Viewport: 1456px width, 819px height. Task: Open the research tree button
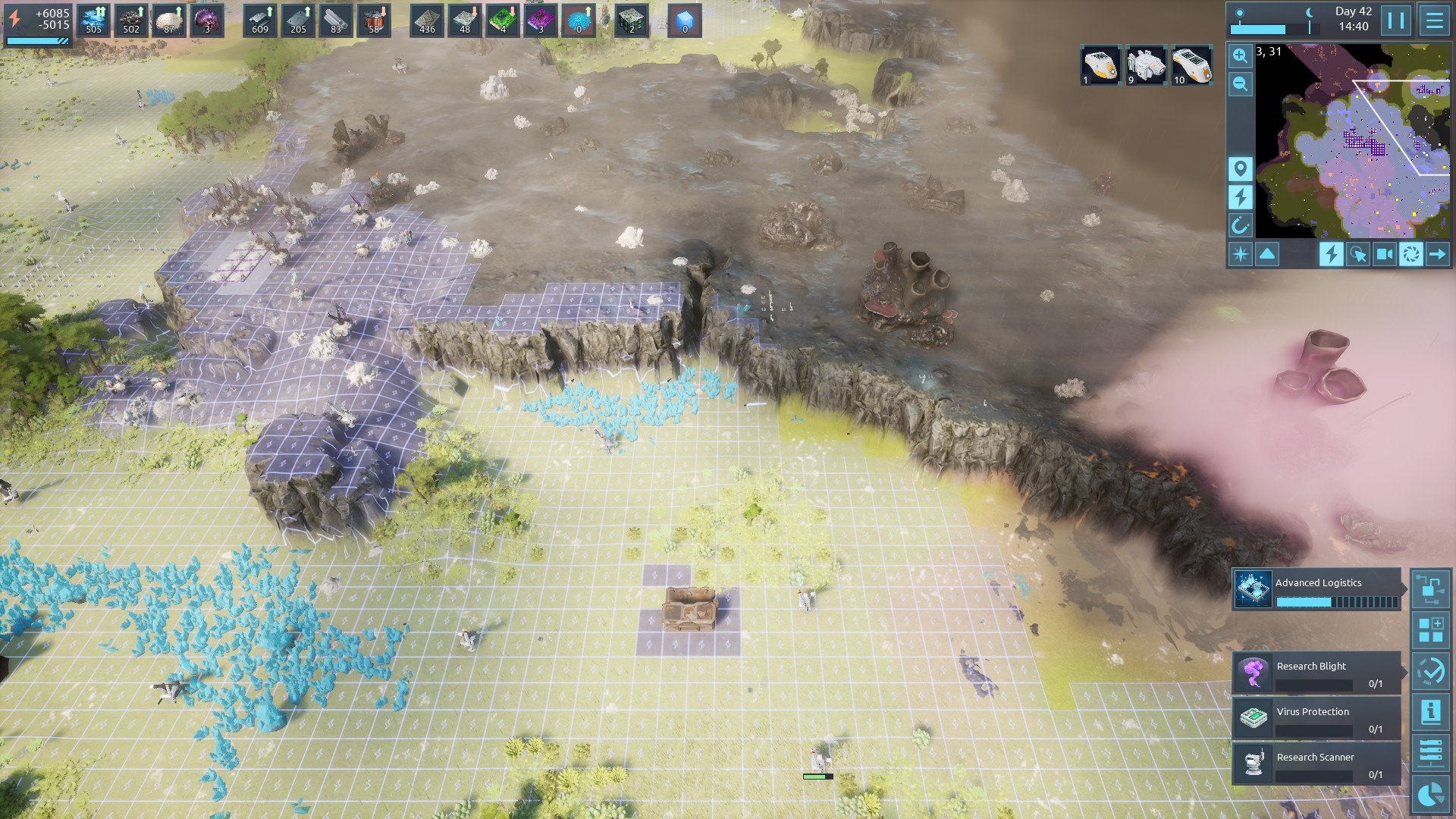point(1431,589)
